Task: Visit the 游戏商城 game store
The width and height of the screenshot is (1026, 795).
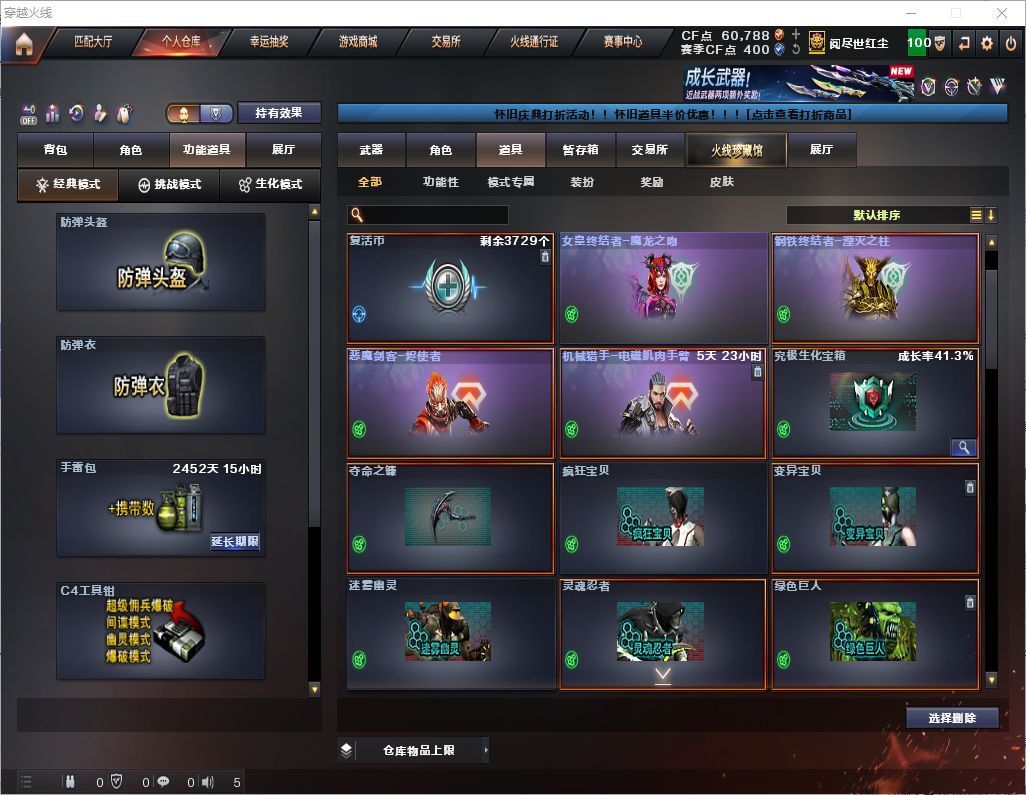Action: tap(358, 43)
